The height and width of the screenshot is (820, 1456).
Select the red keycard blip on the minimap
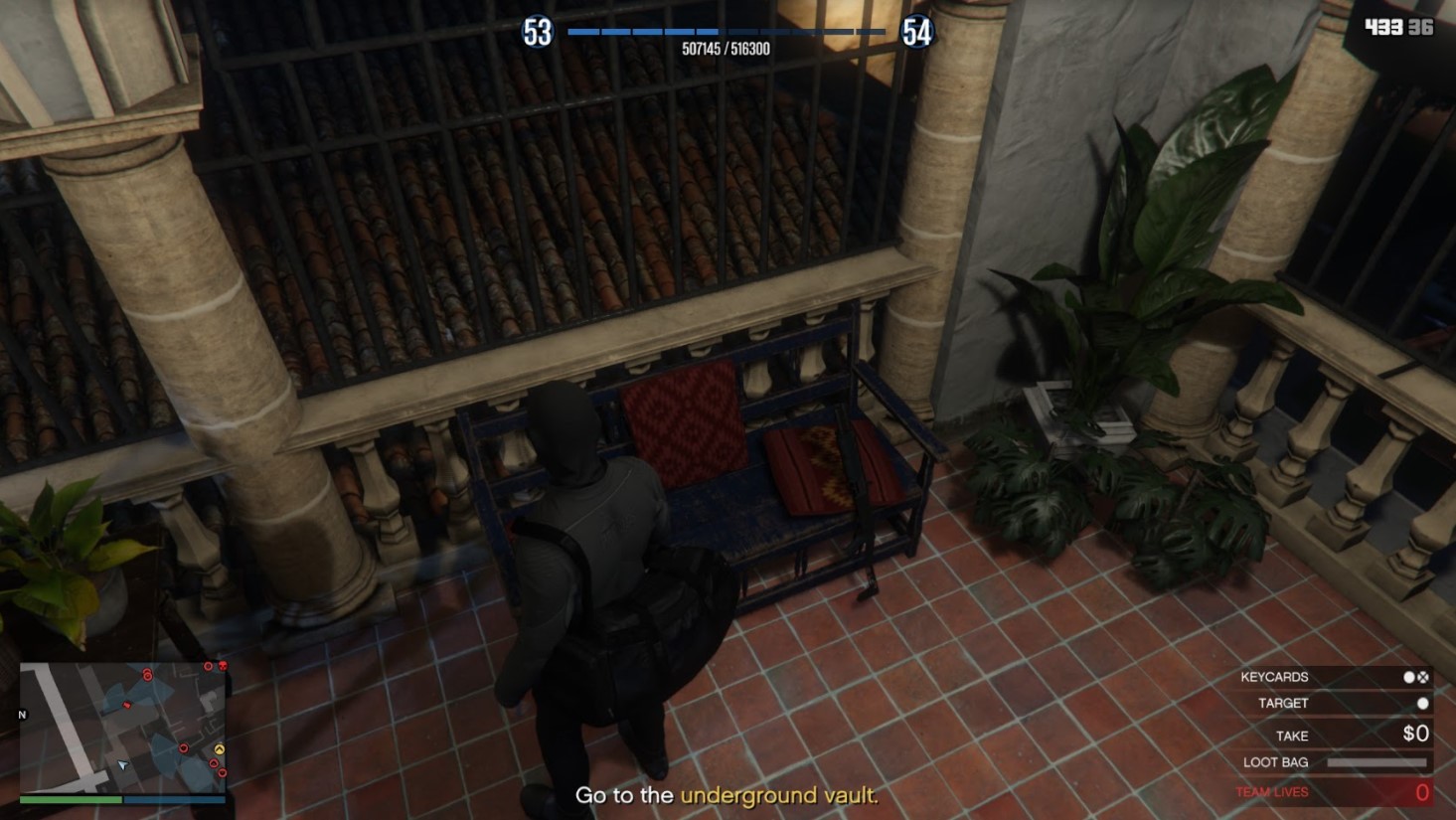coord(127,704)
